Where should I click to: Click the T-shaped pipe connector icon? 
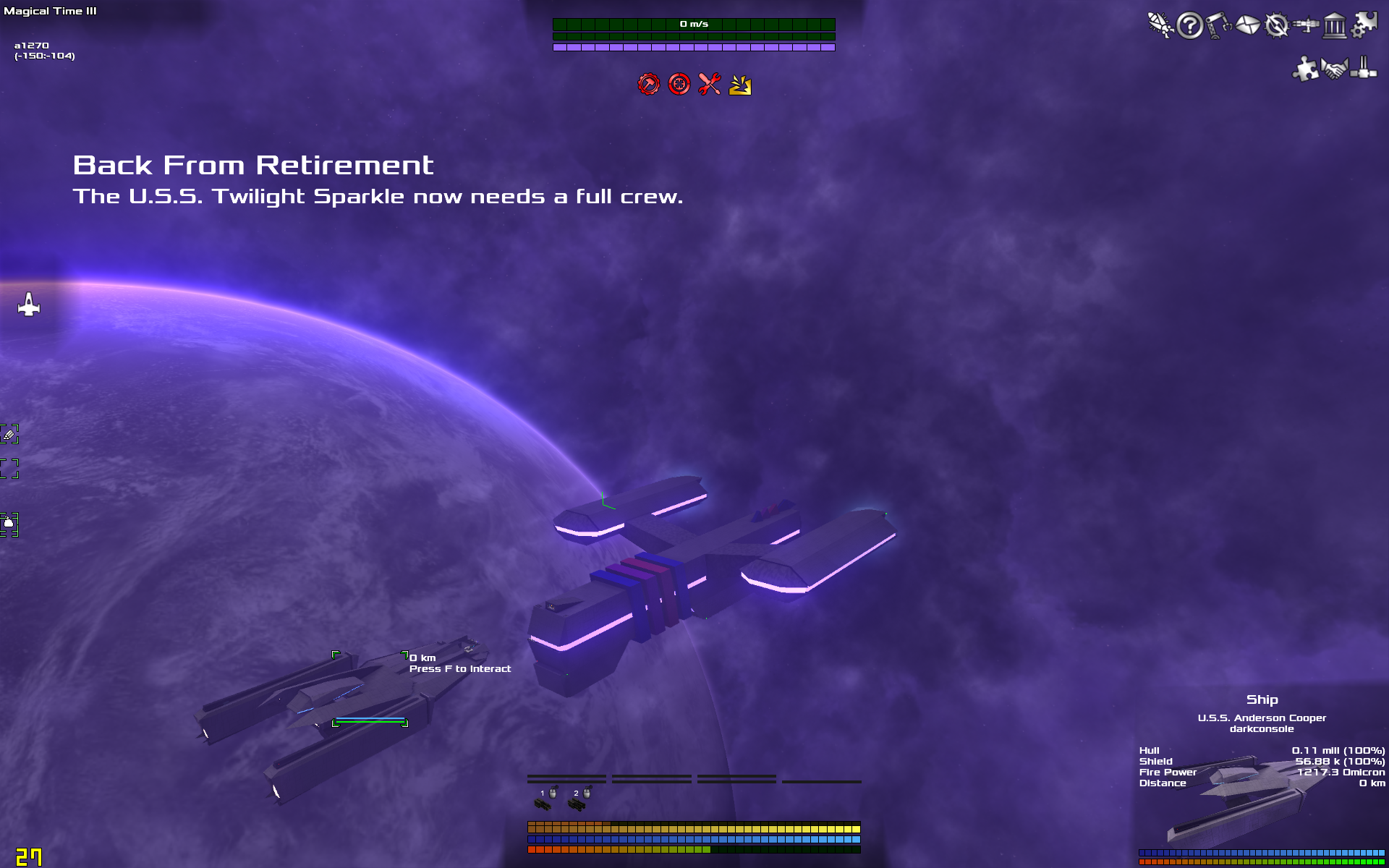coord(1364,69)
